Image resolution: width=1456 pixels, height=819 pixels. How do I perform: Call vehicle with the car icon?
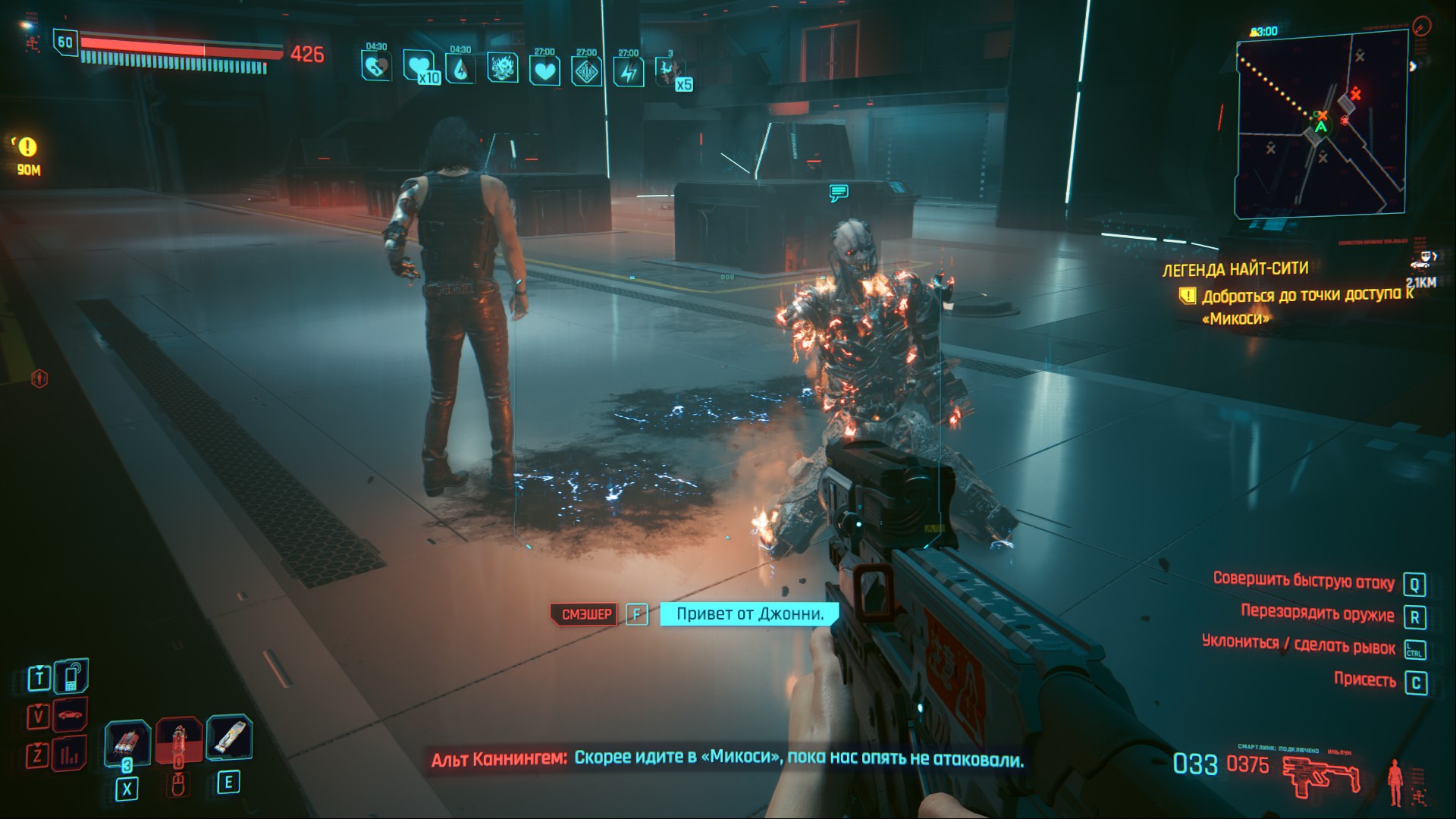click(x=70, y=714)
